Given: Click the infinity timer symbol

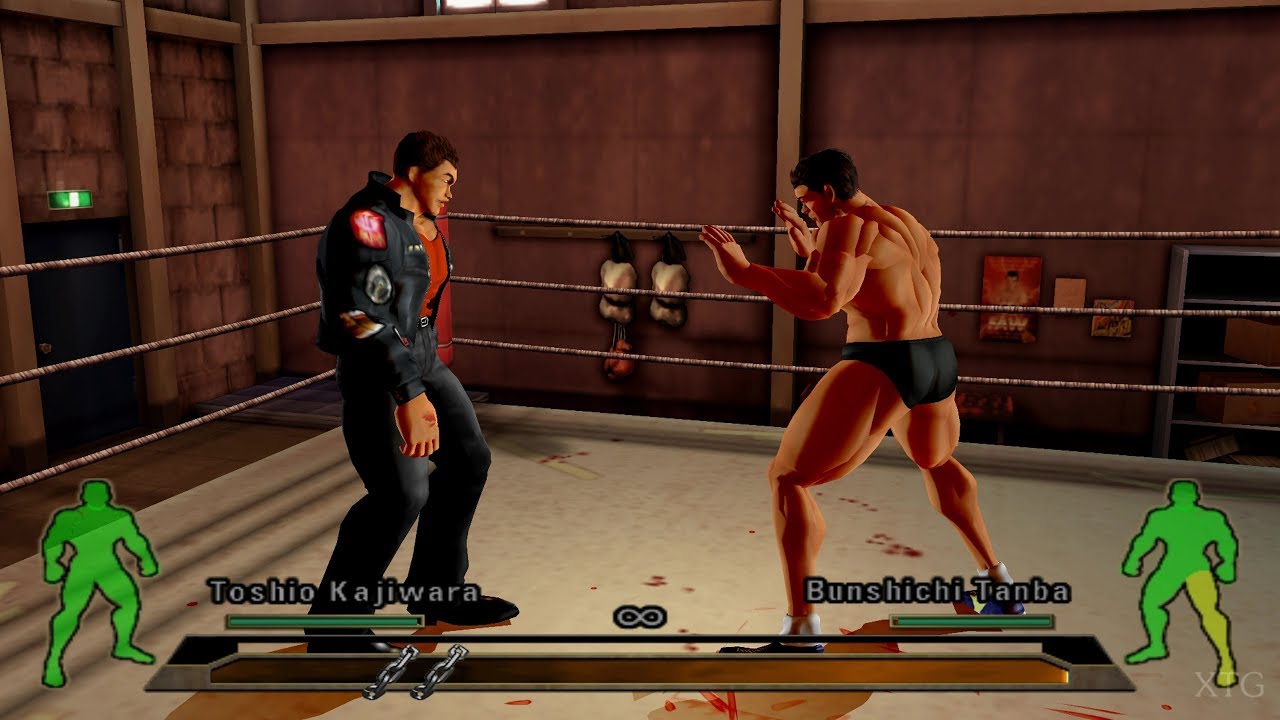Looking at the screenshot, I should click(x=639, y=617).
